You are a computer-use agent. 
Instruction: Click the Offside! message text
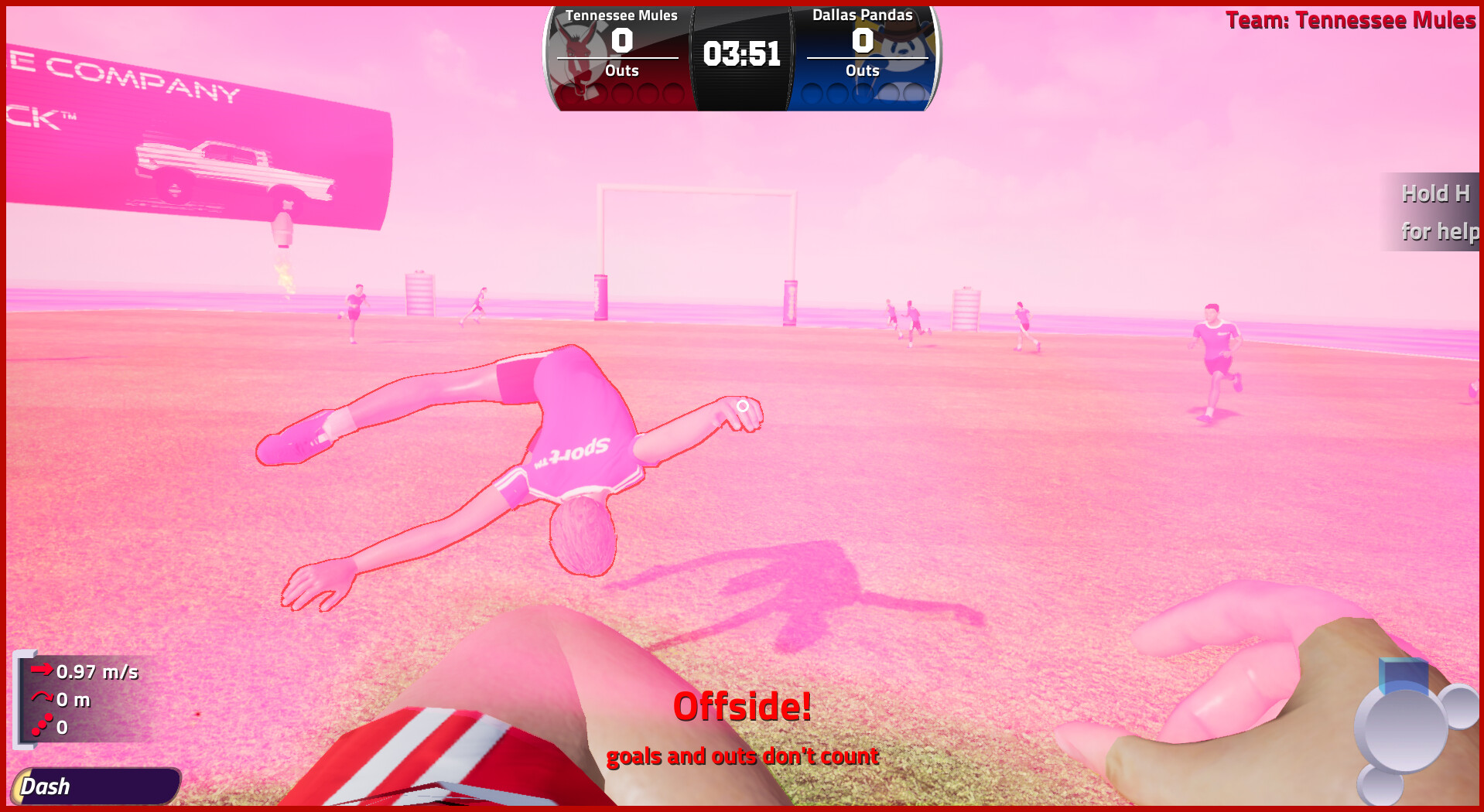point(742,707)
